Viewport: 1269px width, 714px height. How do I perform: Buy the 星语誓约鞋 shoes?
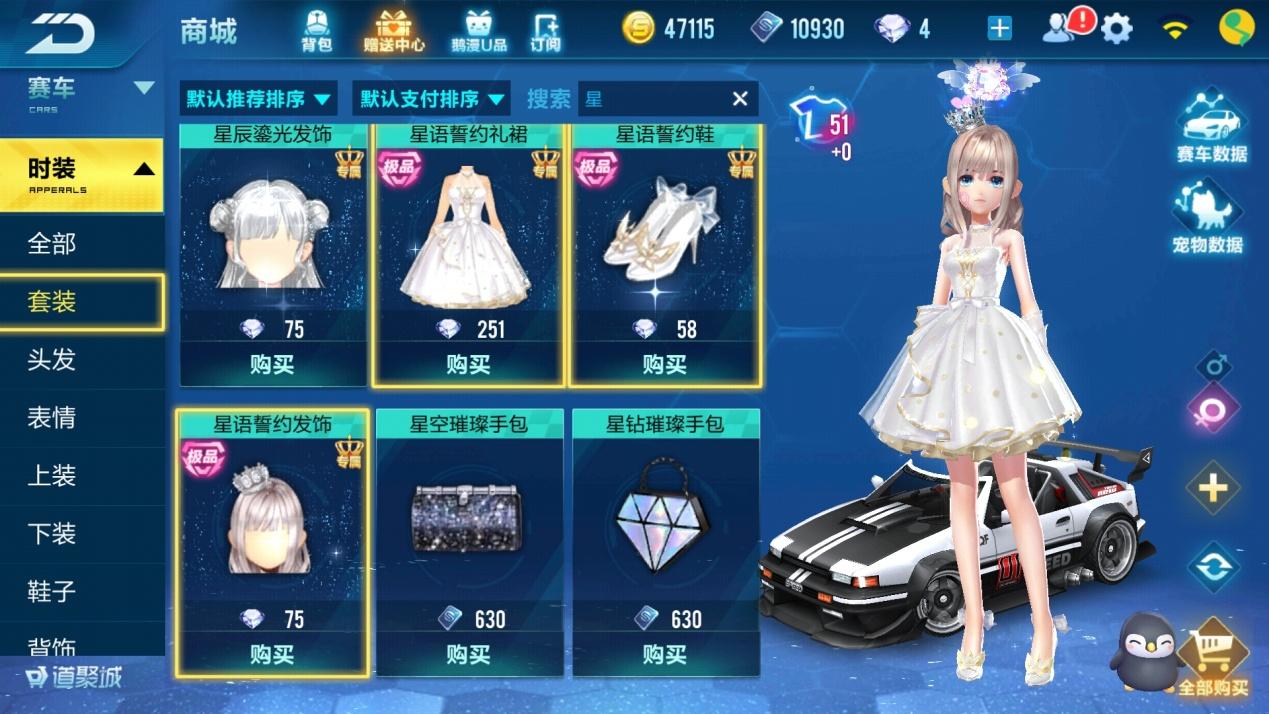665,364
